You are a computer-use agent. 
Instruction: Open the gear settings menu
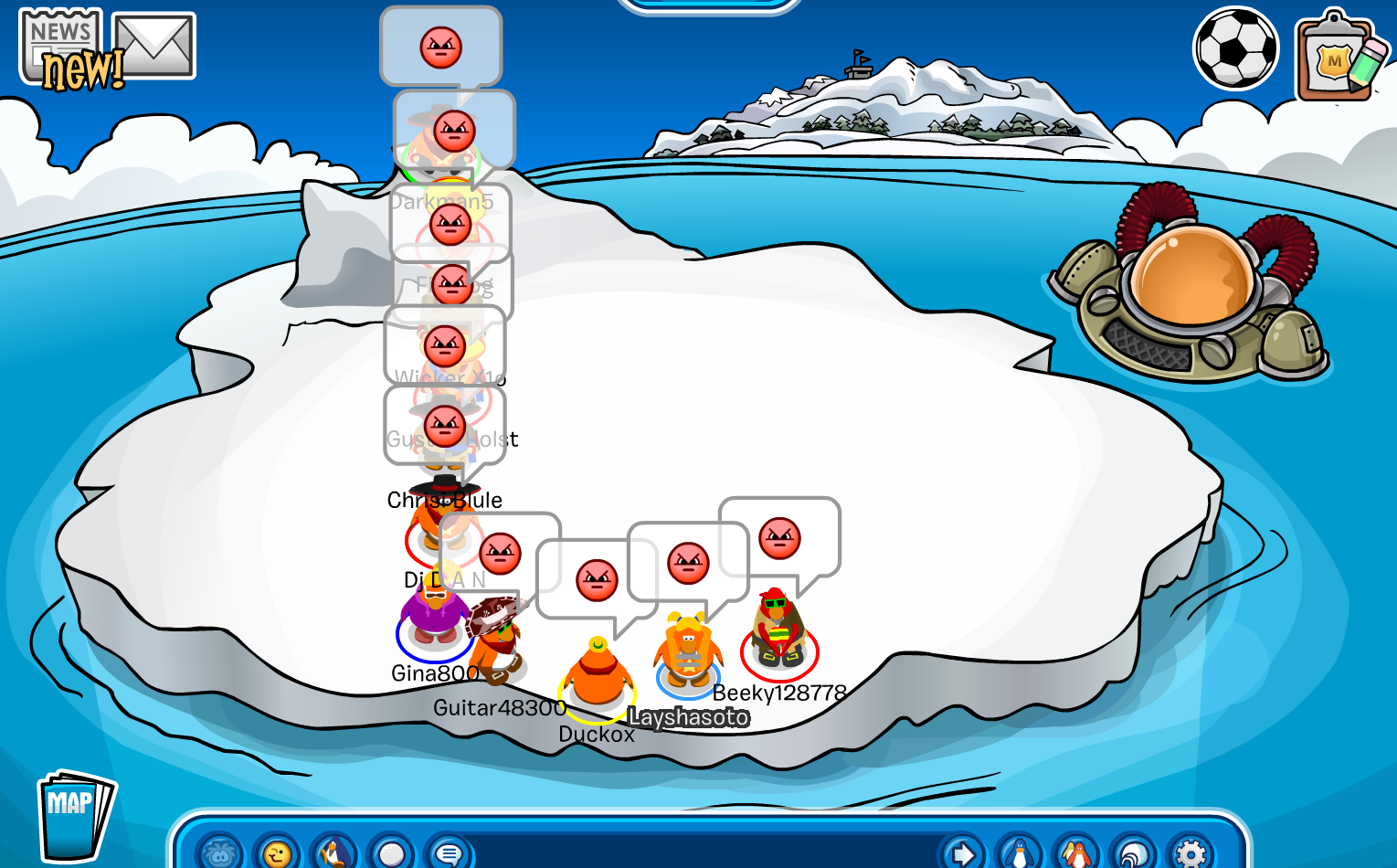tap(1191, 853)
